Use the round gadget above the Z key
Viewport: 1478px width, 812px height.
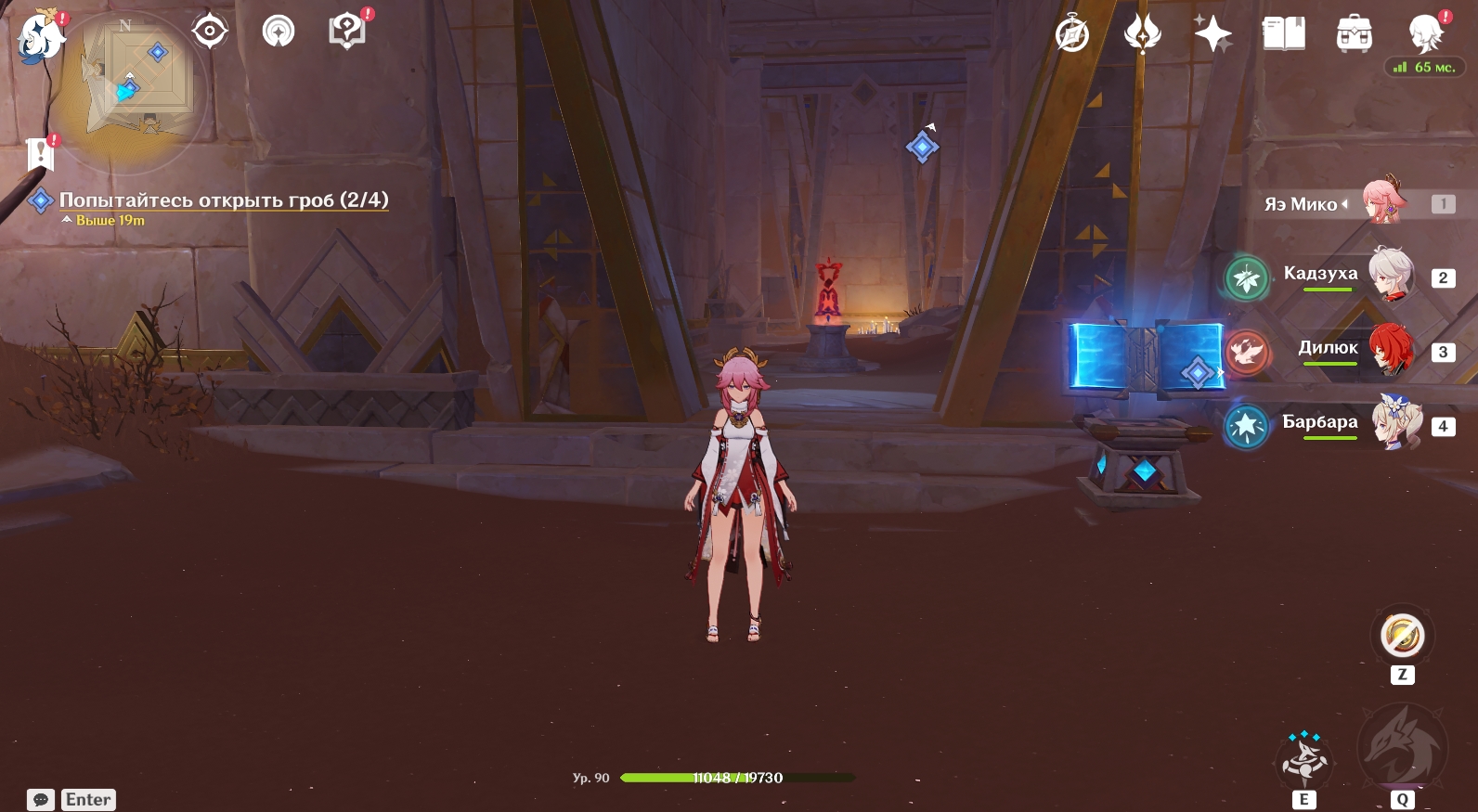click(x=1402, y=636)
